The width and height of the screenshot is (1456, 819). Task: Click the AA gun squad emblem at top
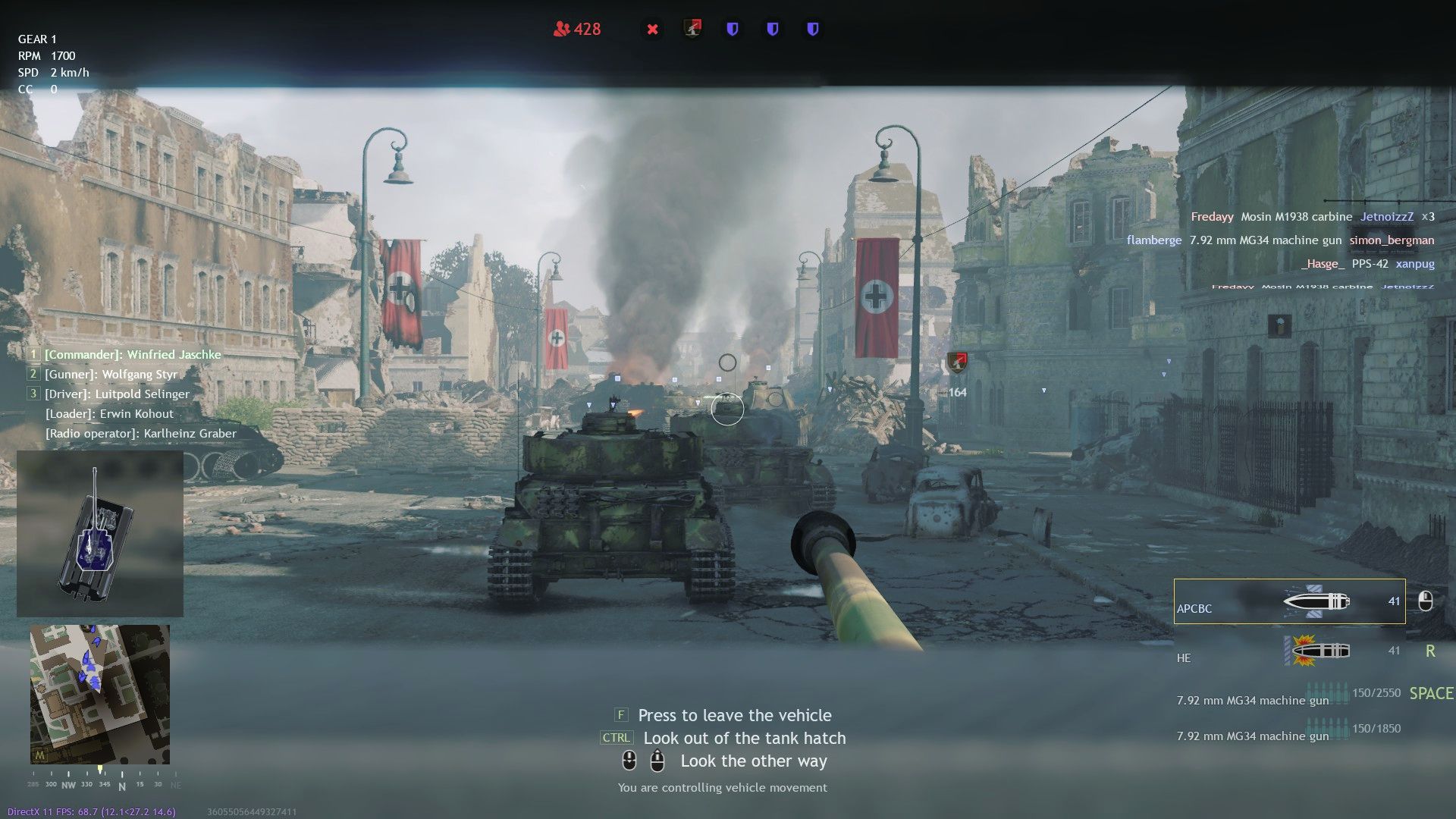pyautogui.click(x=692, y=29)
